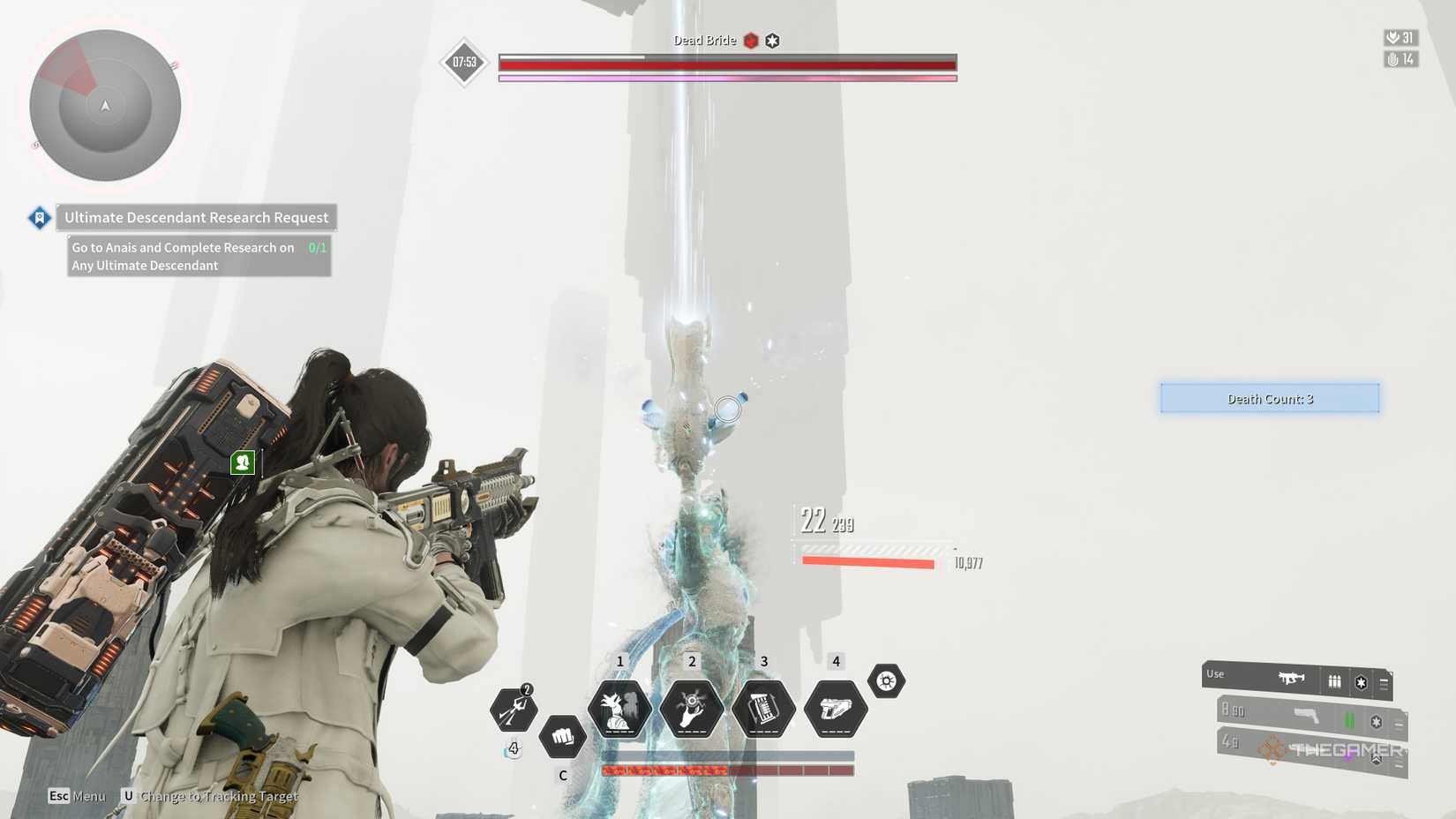Click the star icon next to Dead Bride

(x=773, y=40)
